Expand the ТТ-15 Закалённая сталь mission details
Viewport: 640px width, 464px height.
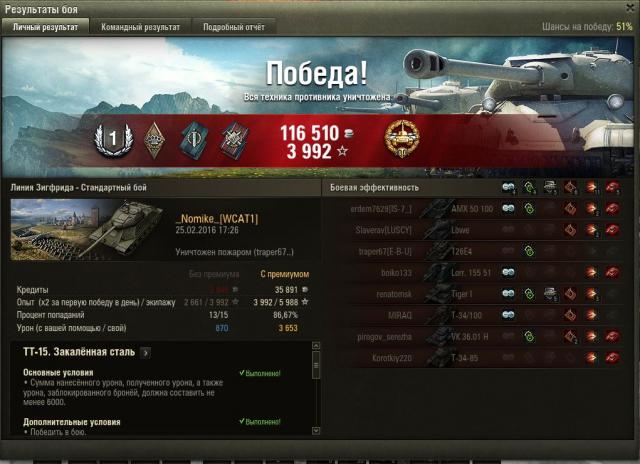pos(145,352)
